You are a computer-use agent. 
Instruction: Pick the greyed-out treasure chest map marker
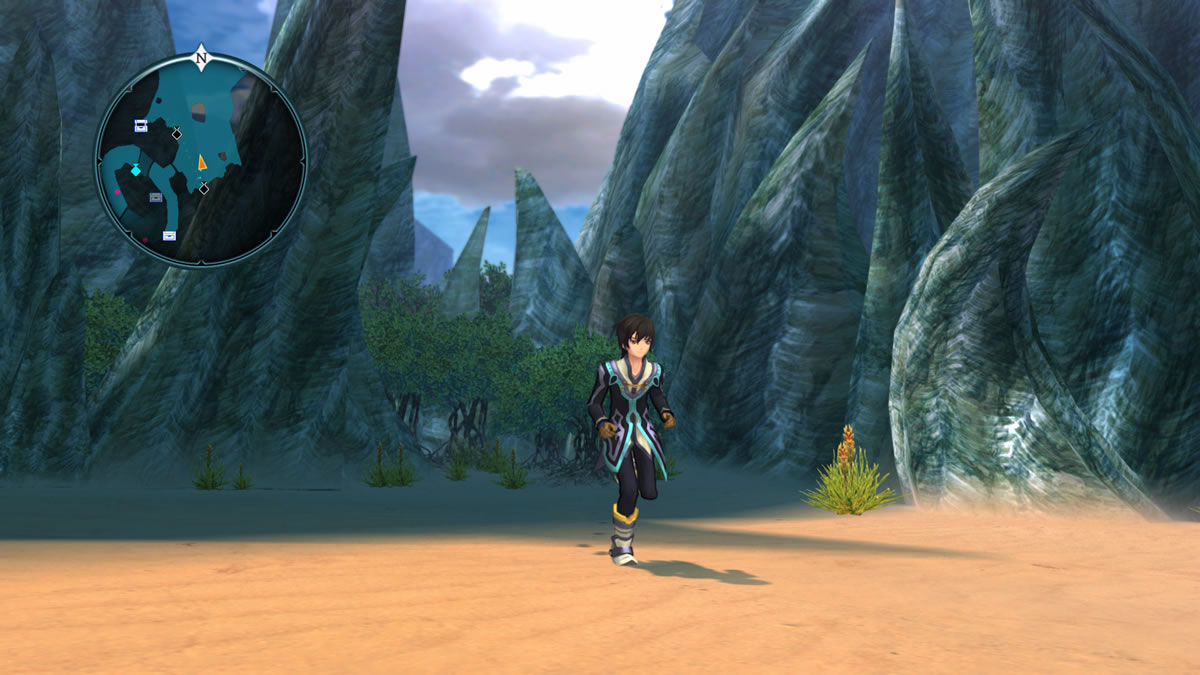(x=156, y=198)
